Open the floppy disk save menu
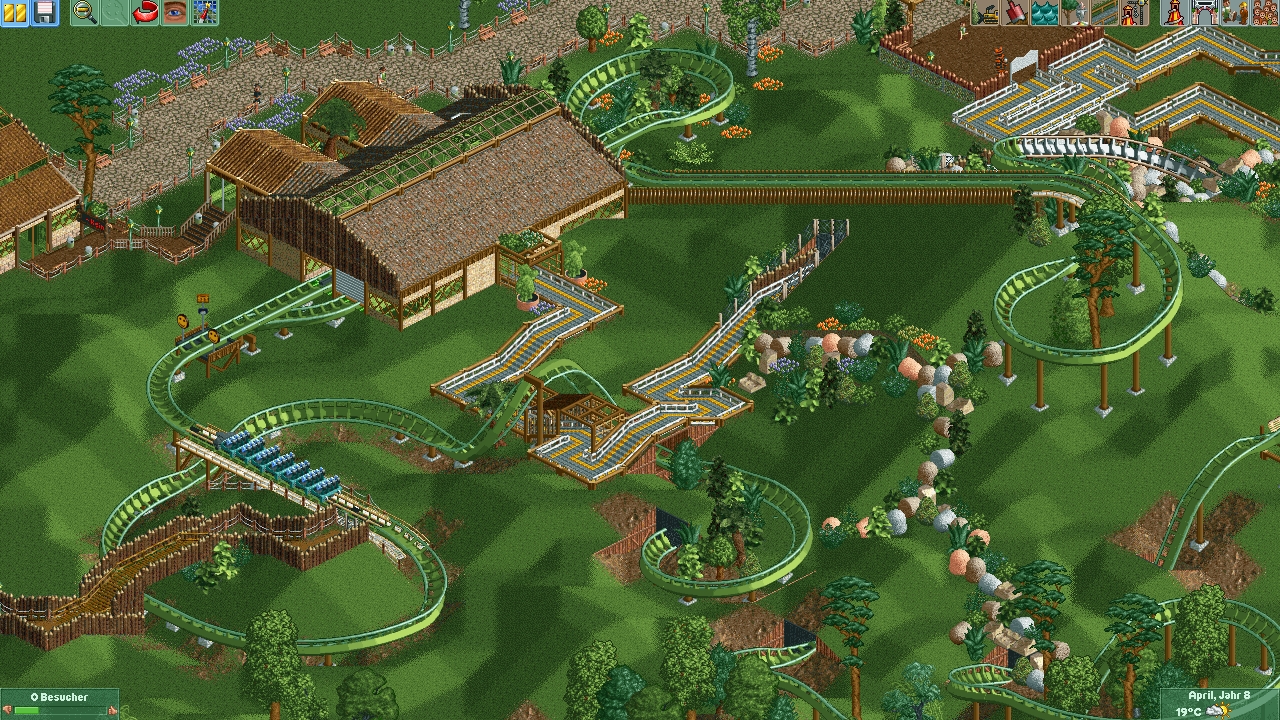Image resolution: width=1280 pixels, height=720 pixels. tap(44, 12)
